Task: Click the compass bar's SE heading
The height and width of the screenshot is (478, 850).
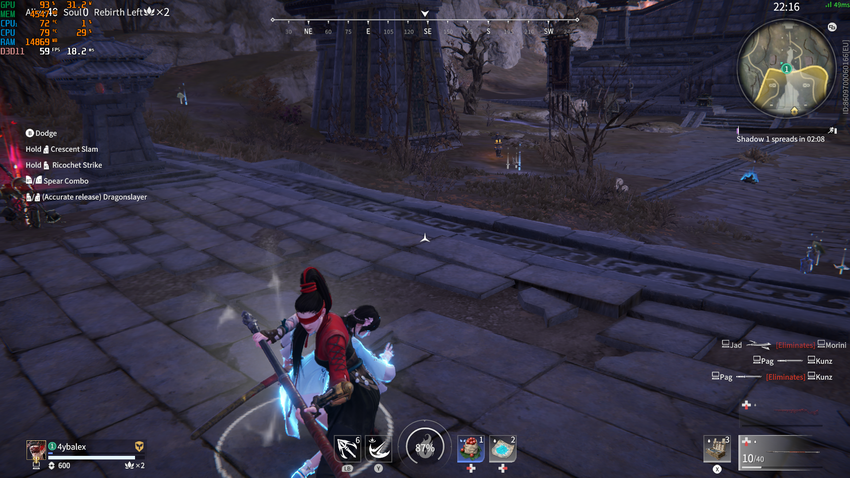Action: [427, 30]
